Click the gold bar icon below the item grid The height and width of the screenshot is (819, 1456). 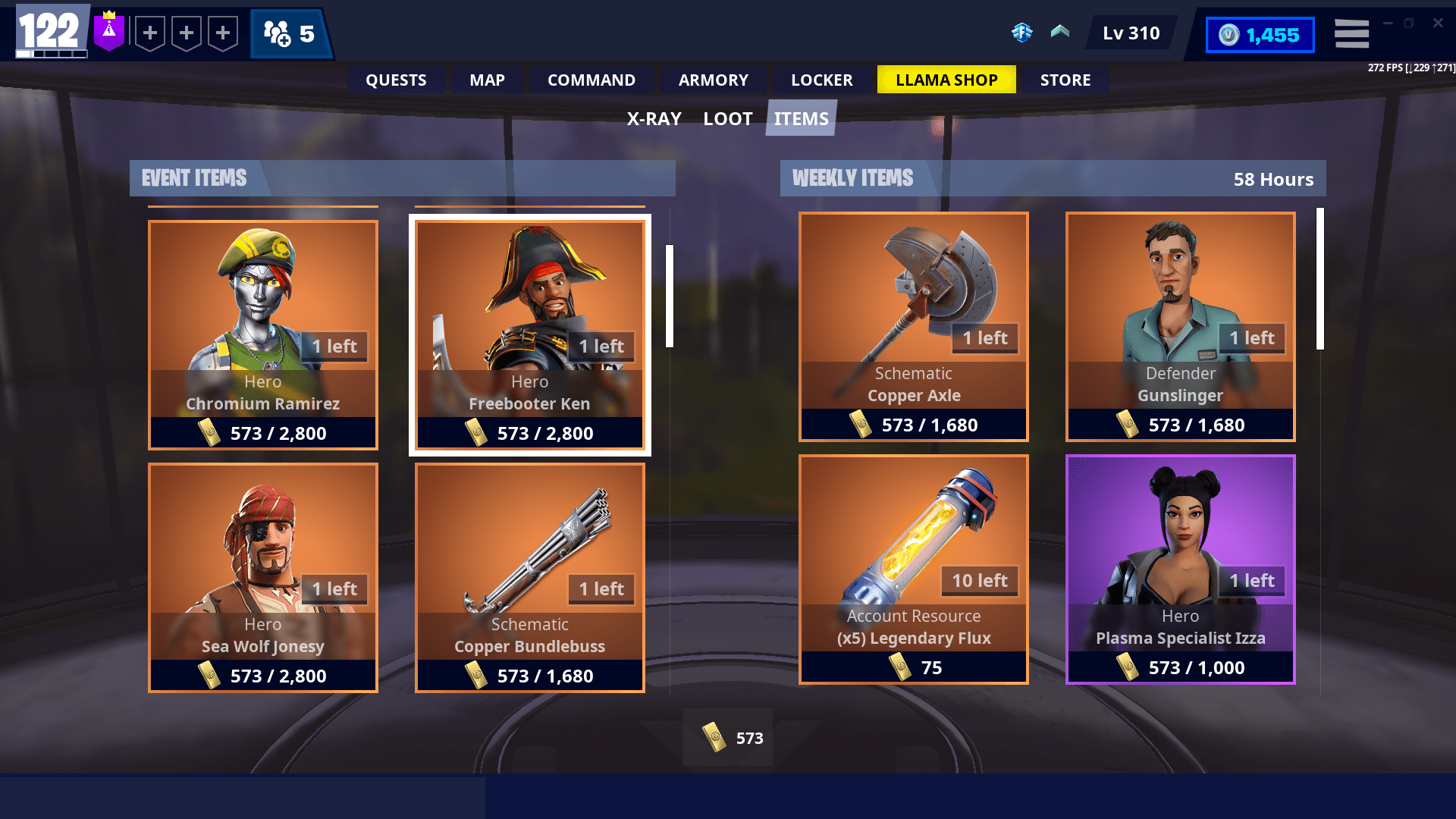tap(714, 737)
